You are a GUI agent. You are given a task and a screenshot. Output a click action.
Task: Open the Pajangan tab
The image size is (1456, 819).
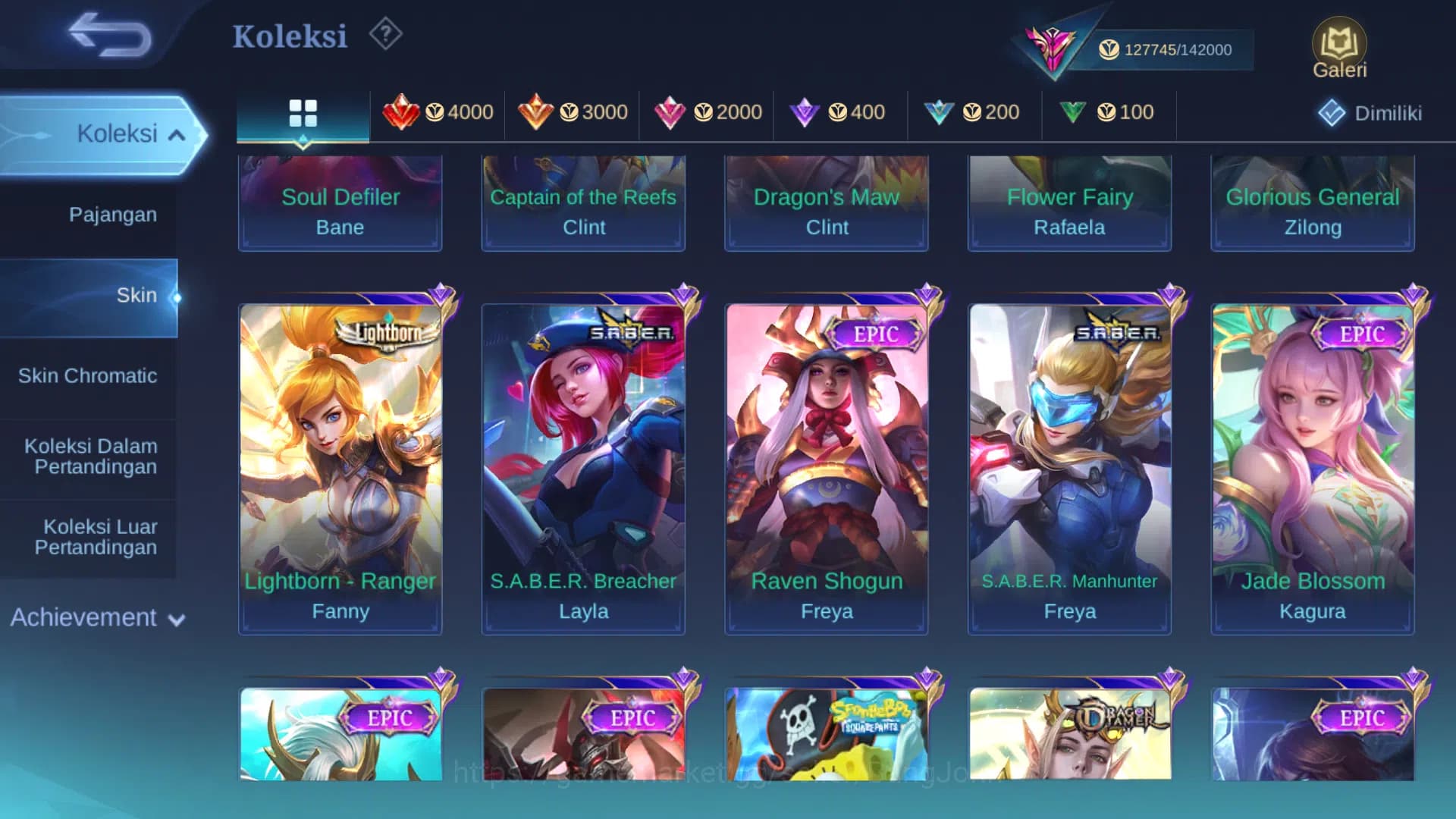pos(114,215)
